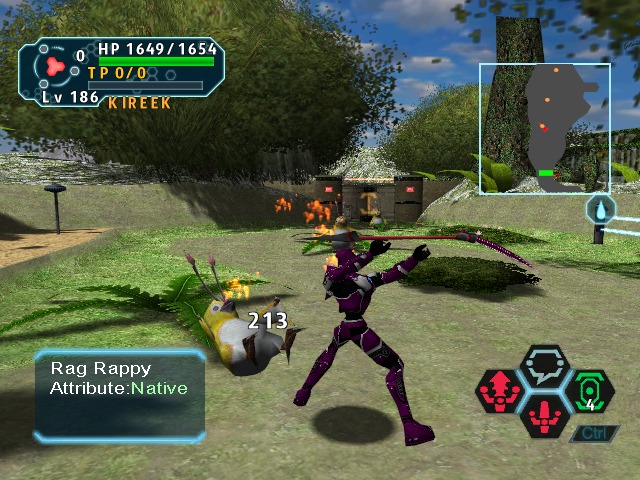Use the green item hexagon showing 4
The height and width of the screenshot is (480, 640).
[x=590, y=391]
